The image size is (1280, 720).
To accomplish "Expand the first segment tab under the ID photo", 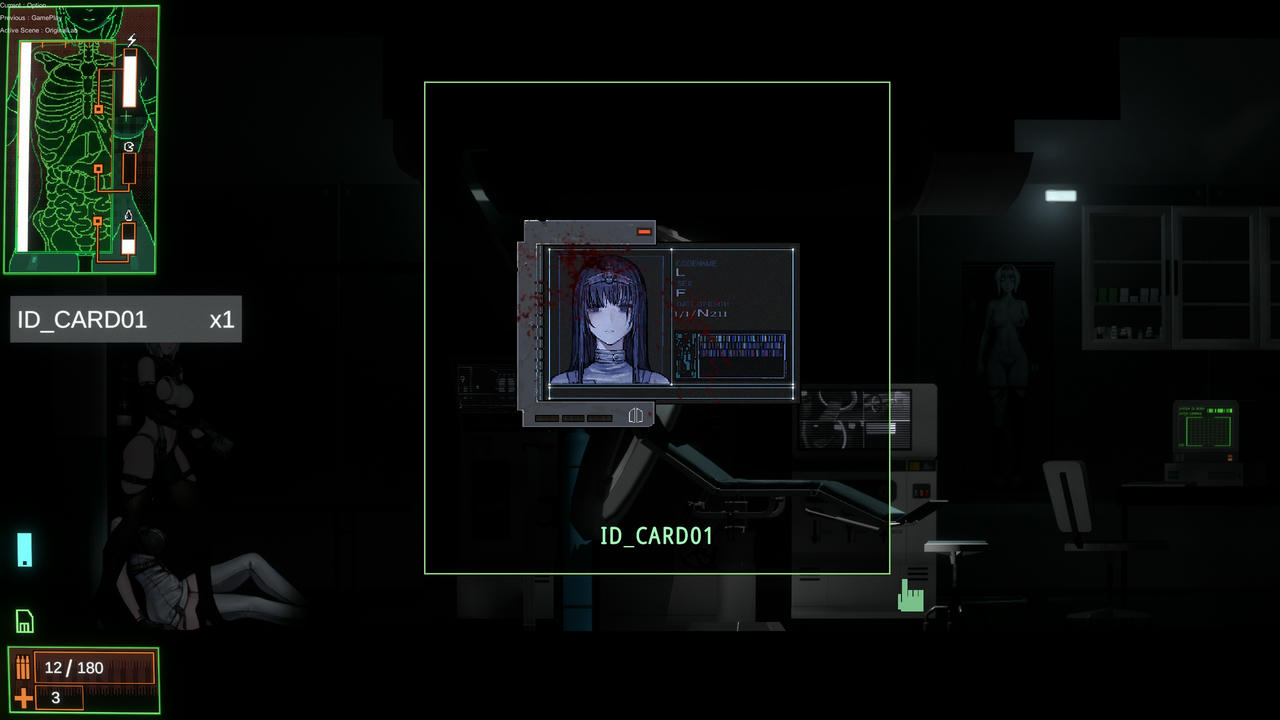I will click(x=547, y=418).
